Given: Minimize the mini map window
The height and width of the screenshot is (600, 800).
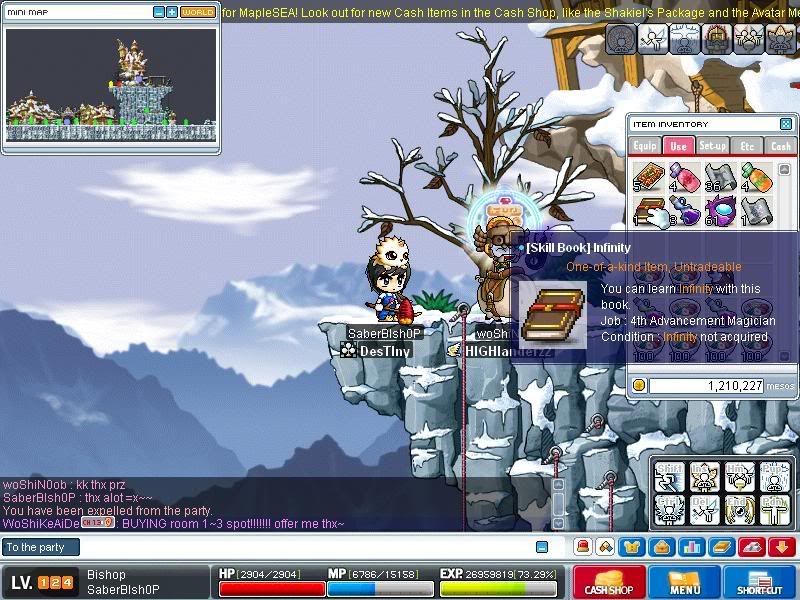Looking at the screenshot, I should [159, 12].
